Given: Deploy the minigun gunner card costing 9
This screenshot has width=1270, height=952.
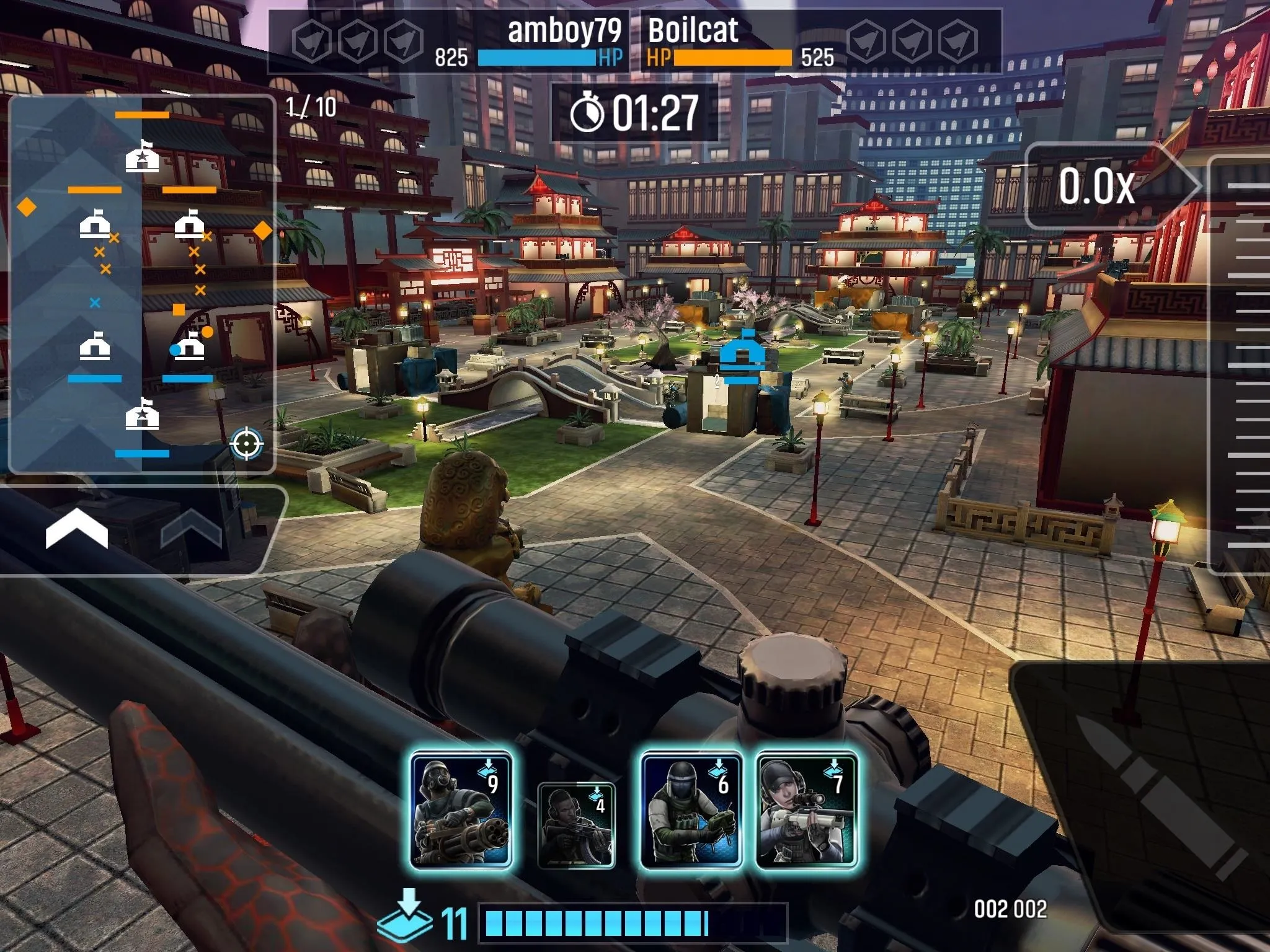Looking at the screenshot, I should (461, 809).
